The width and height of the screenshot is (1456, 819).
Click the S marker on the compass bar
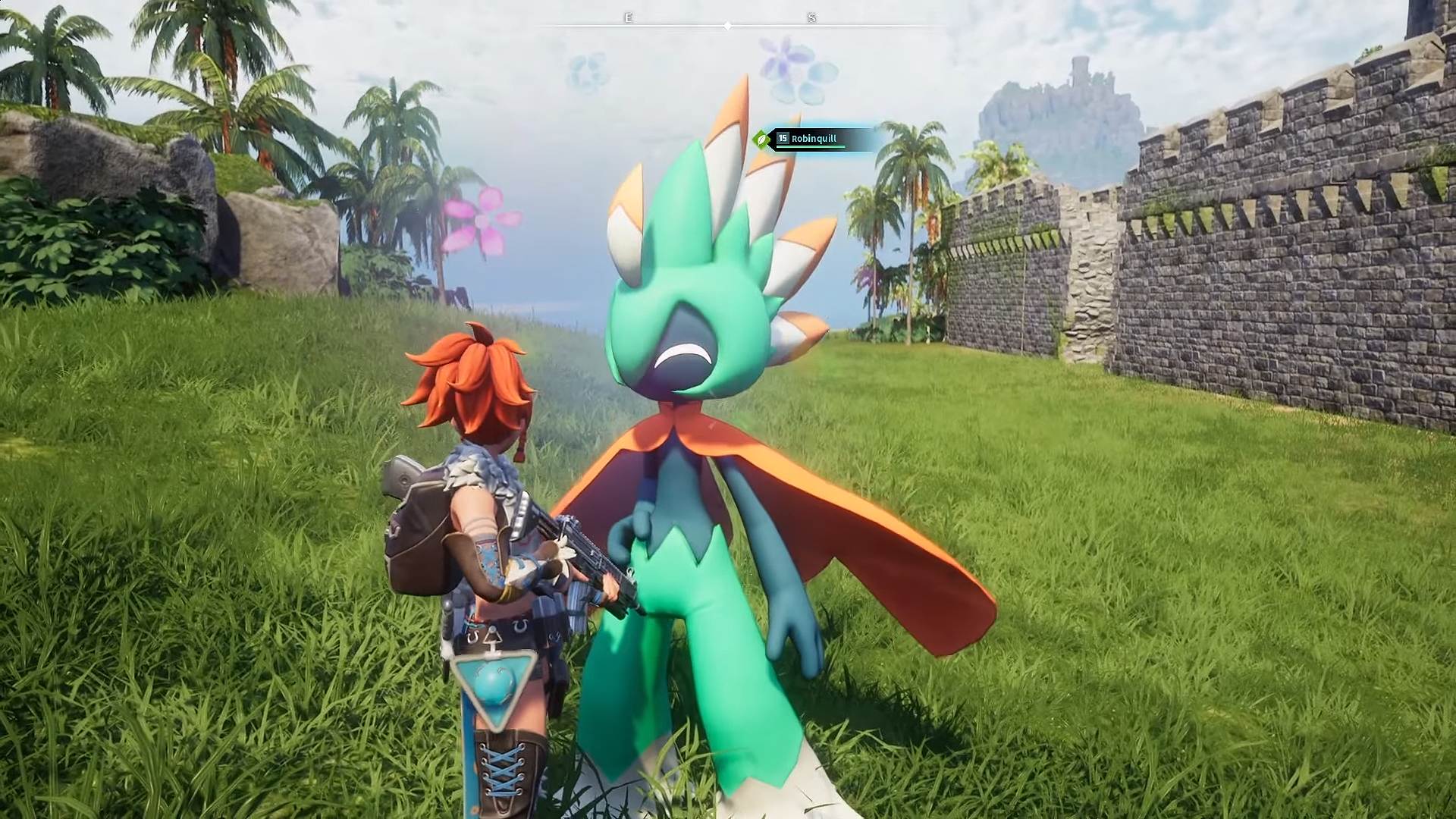(x=811, y=17)
